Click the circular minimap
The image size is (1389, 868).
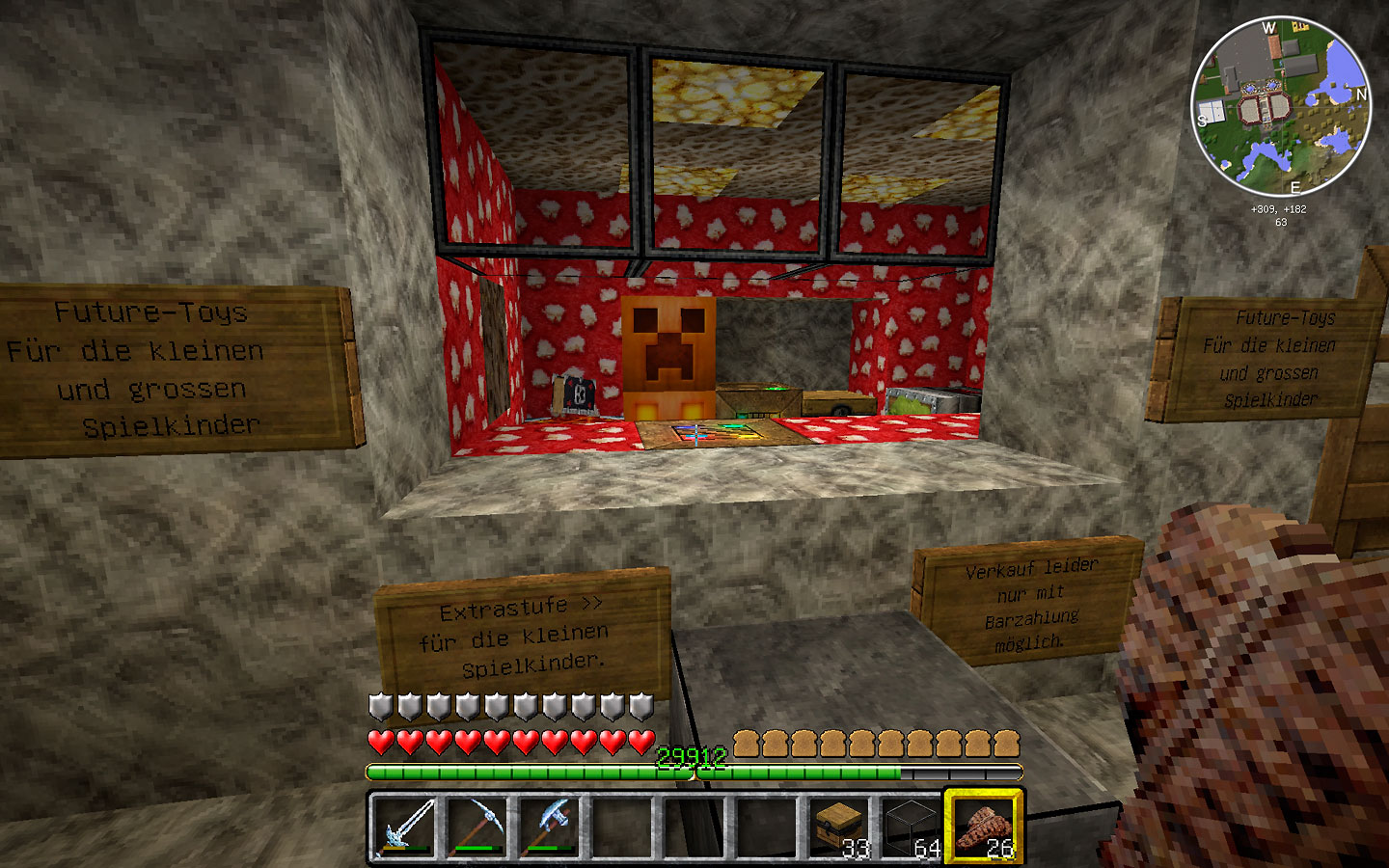(x=1281, y=107)
